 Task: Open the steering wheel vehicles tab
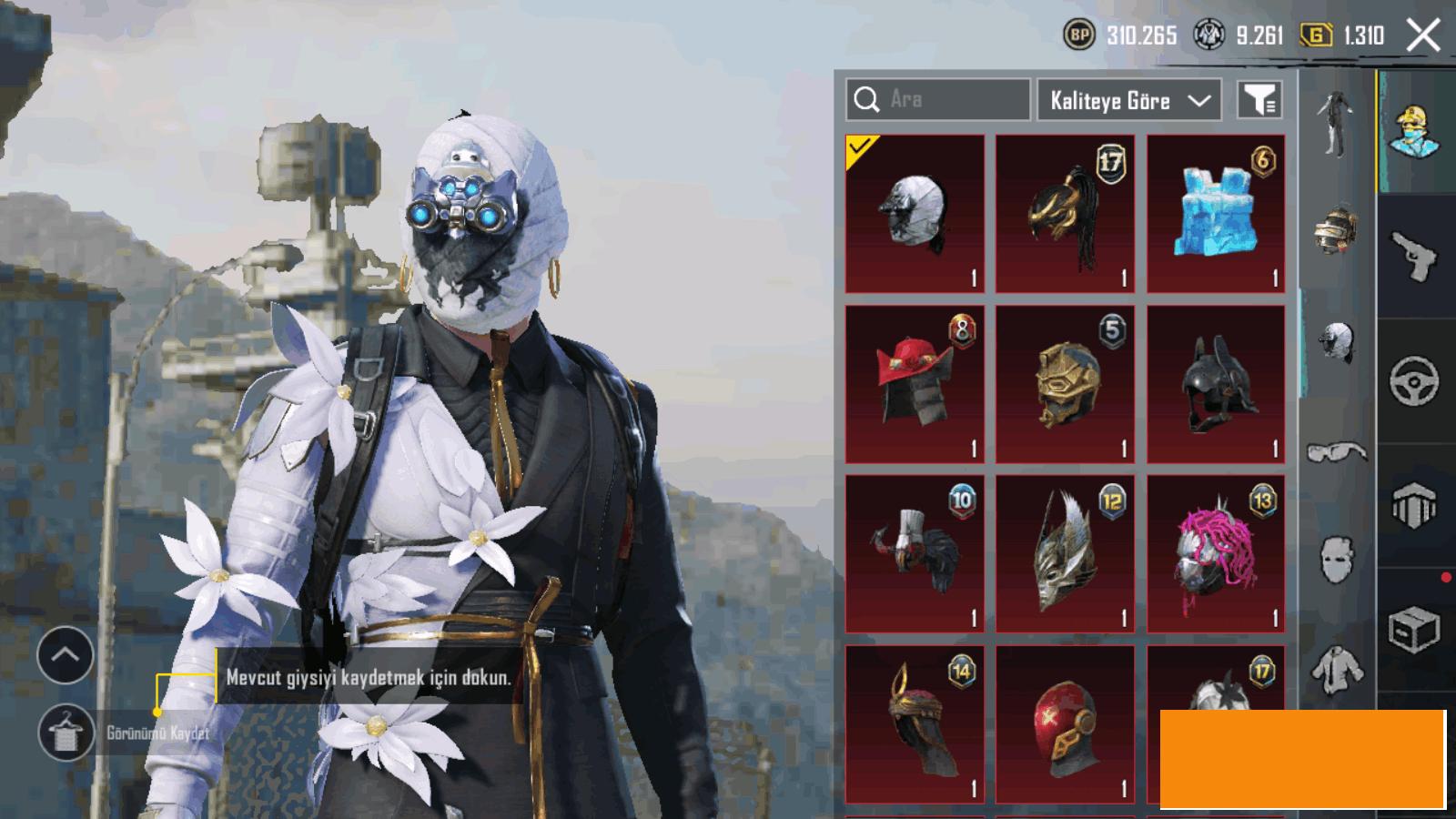[1415, 380]
